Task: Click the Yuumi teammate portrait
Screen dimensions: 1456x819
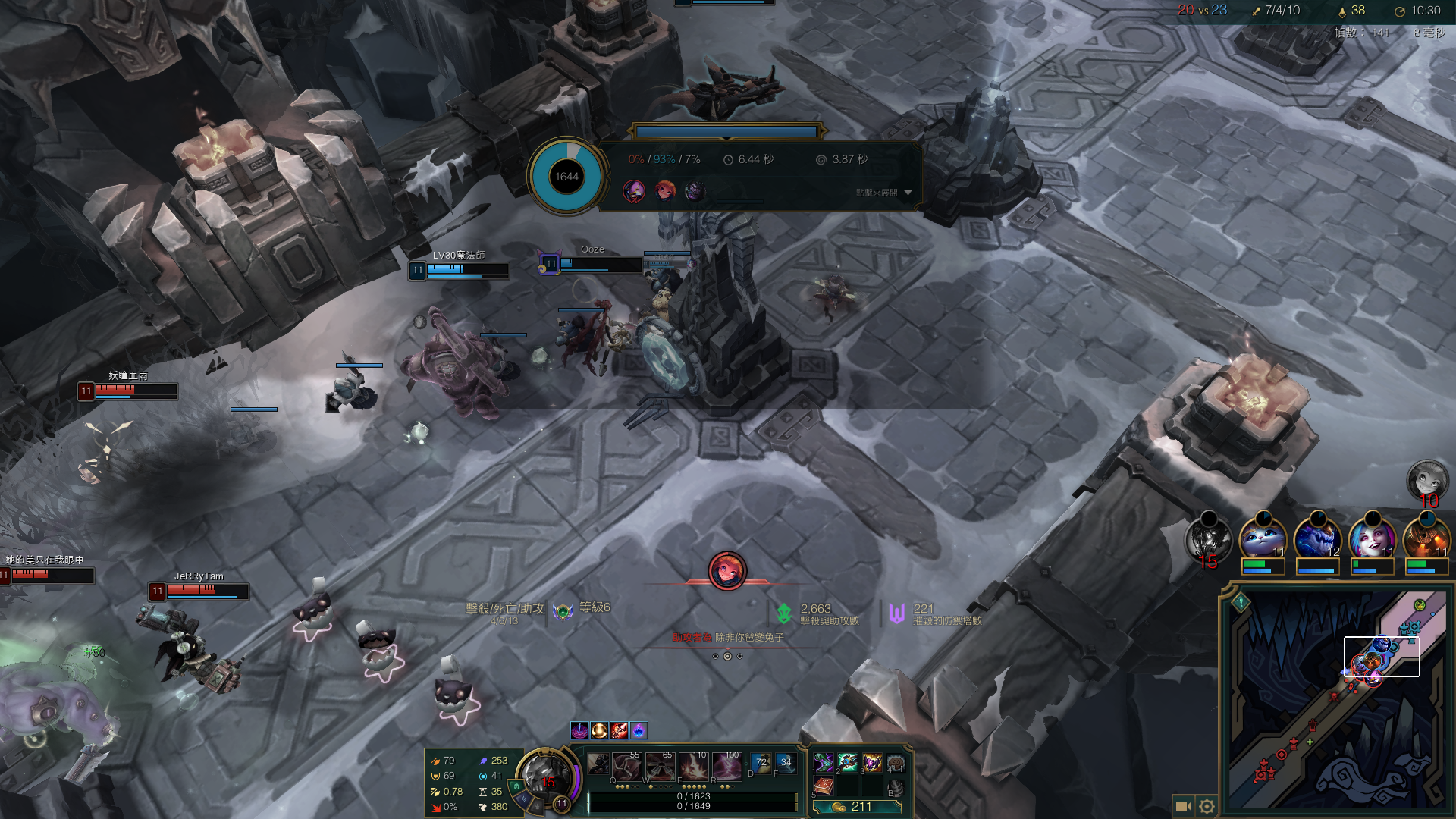Action: click(1262, 538)
